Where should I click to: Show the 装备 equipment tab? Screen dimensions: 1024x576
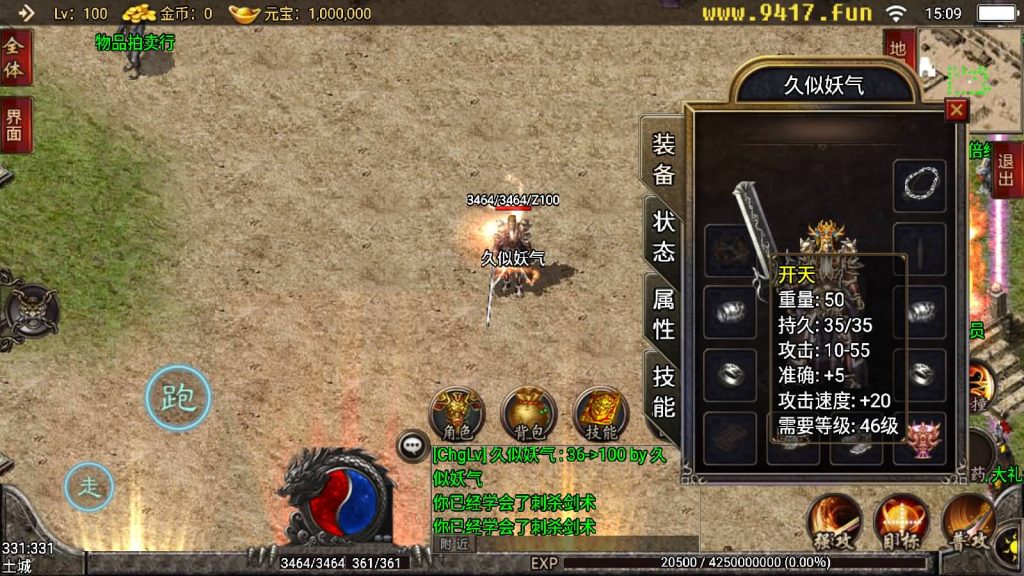coord(664,158)
